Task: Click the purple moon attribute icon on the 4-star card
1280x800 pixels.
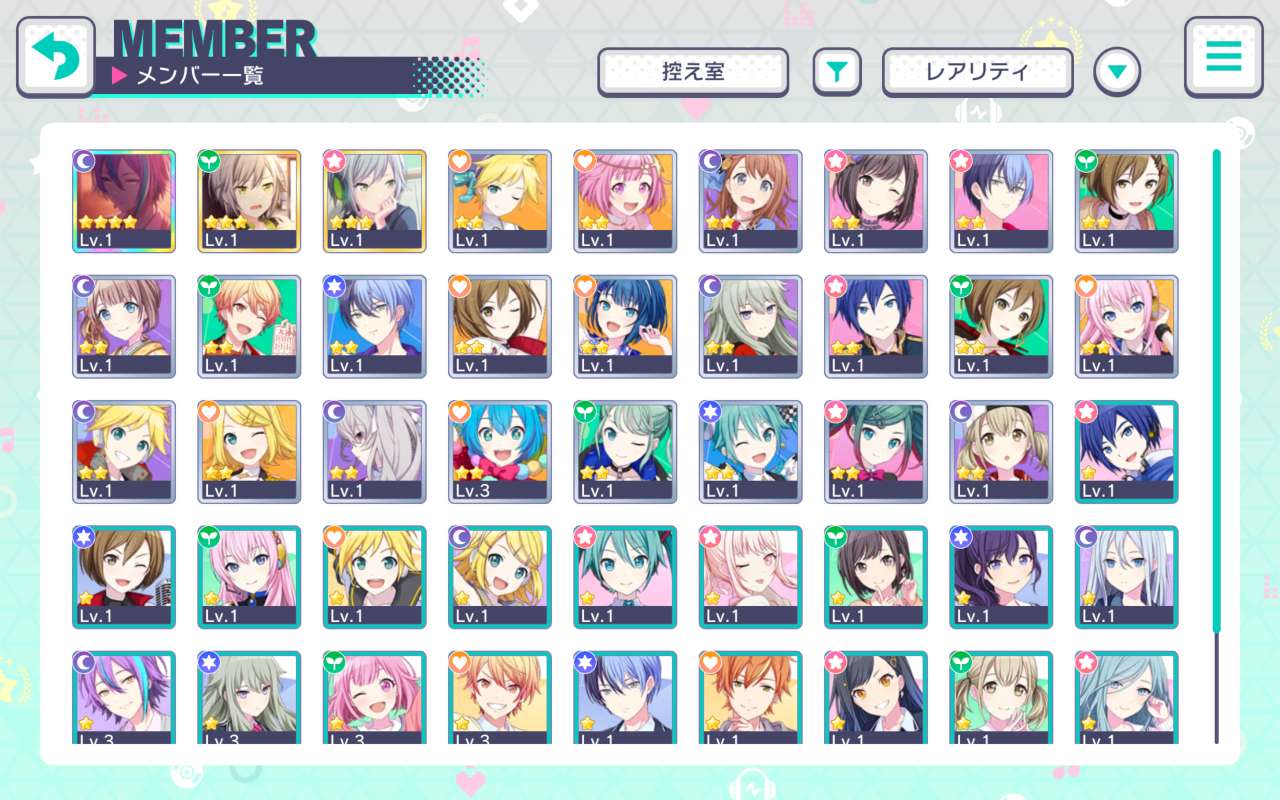Action: (86, 161)
